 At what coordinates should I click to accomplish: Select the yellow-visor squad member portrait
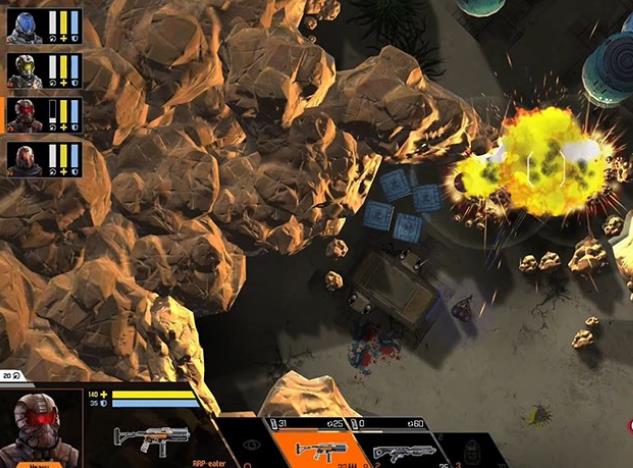23,71
